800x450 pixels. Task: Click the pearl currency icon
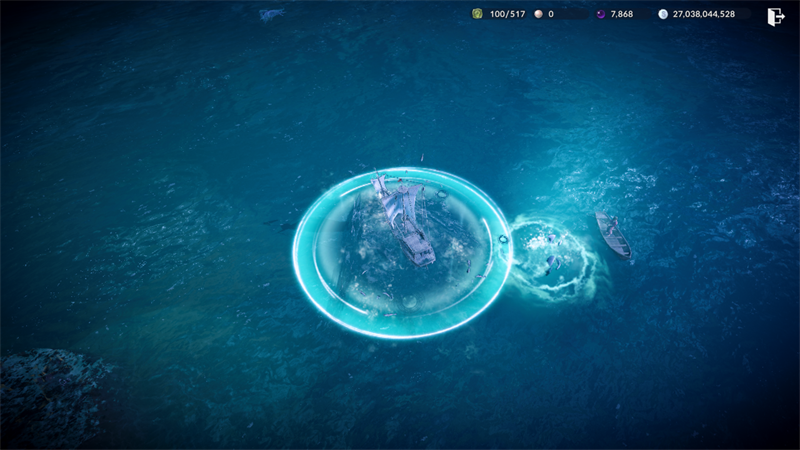[537, 14]
